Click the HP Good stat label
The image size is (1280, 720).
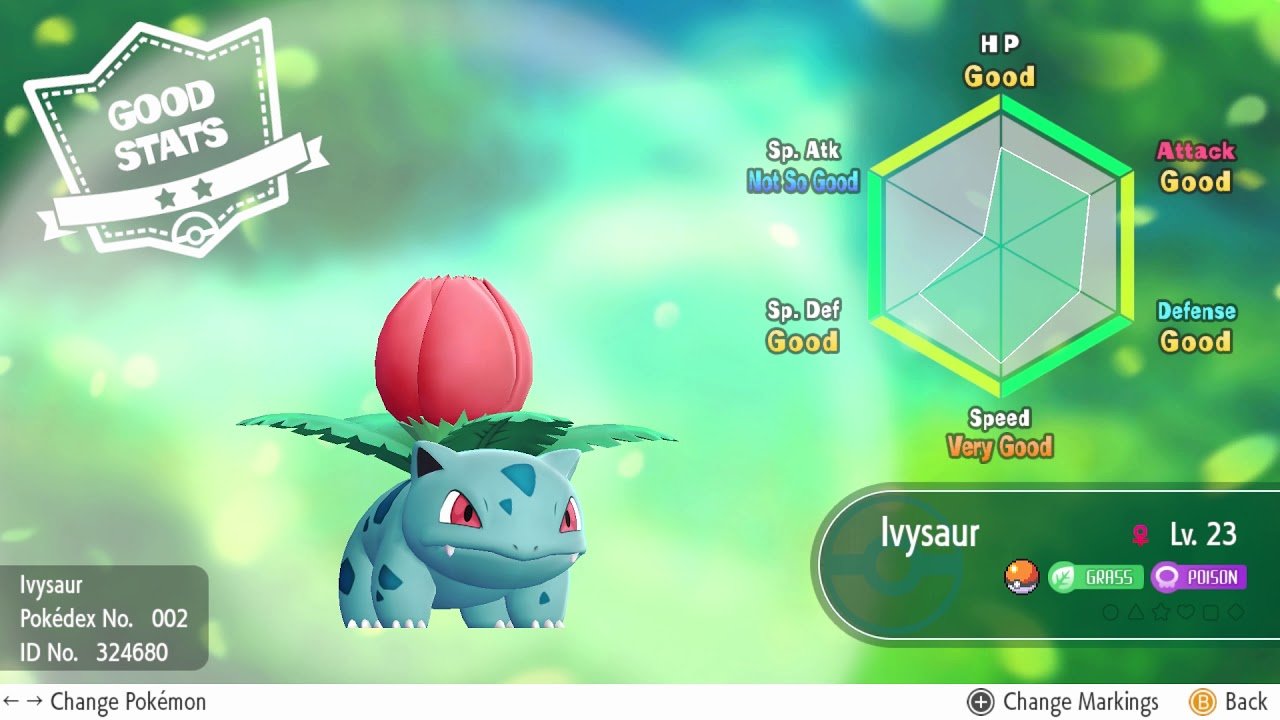(x=999, y=62)
